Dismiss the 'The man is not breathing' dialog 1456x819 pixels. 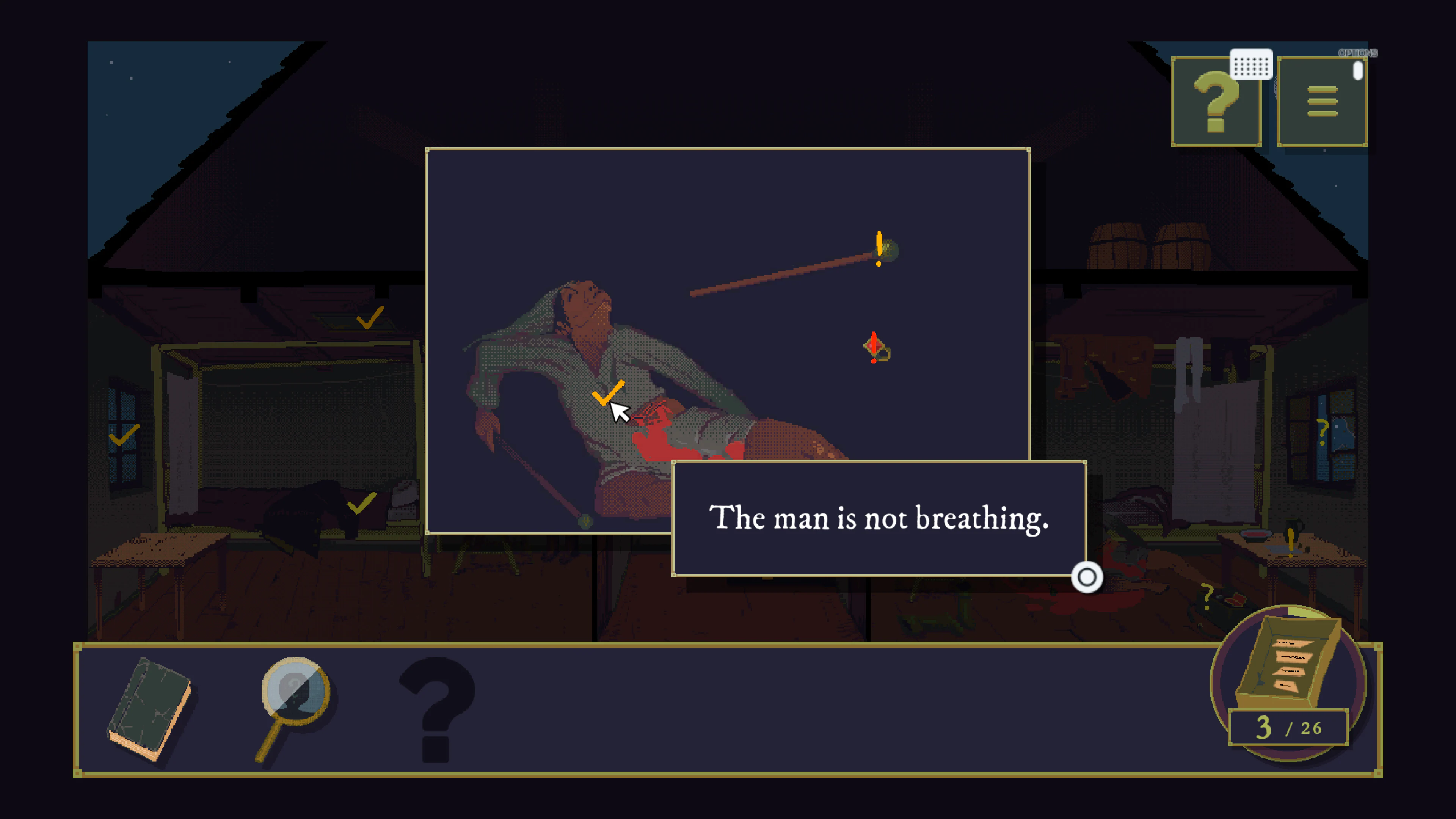[1087, 577]
